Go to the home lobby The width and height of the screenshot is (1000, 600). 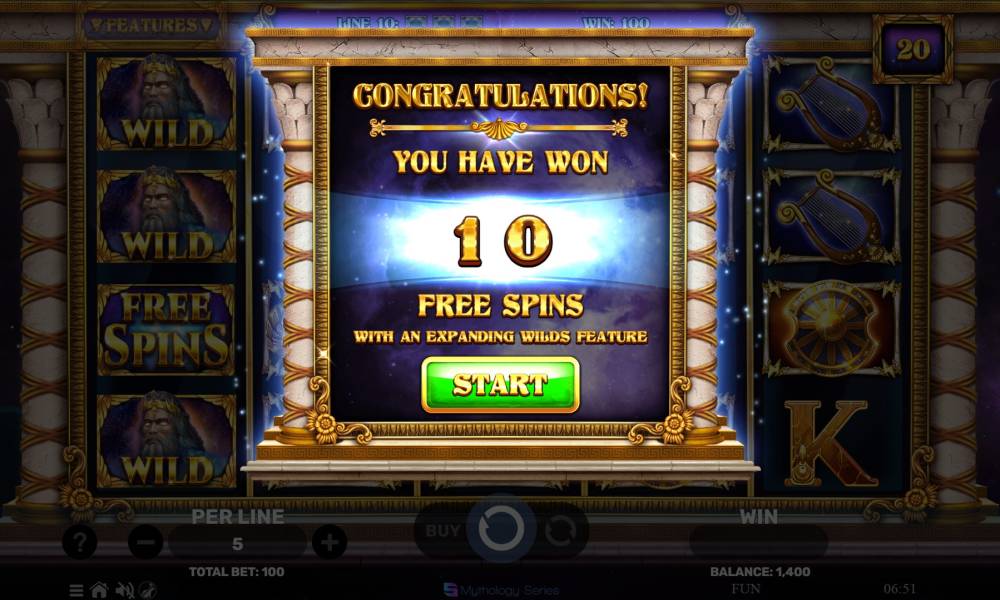click(x=99, y=590)
